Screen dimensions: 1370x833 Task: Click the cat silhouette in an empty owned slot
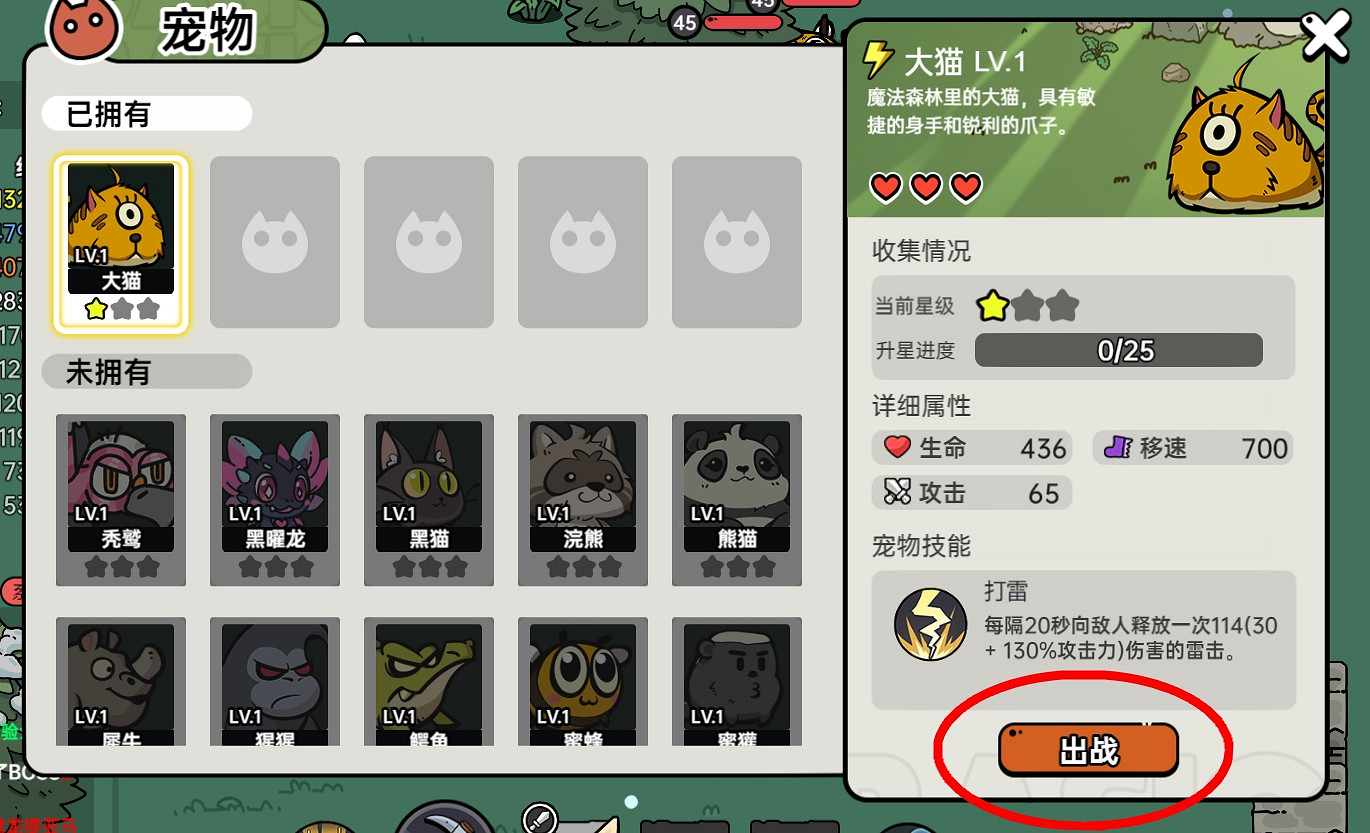click(x=274, y=242)
